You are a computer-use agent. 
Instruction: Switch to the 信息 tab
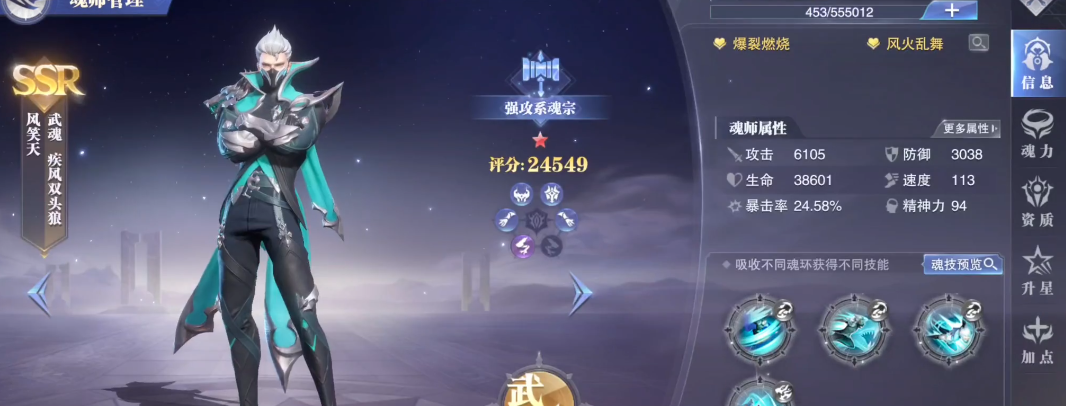click(x=1037, y=62)
